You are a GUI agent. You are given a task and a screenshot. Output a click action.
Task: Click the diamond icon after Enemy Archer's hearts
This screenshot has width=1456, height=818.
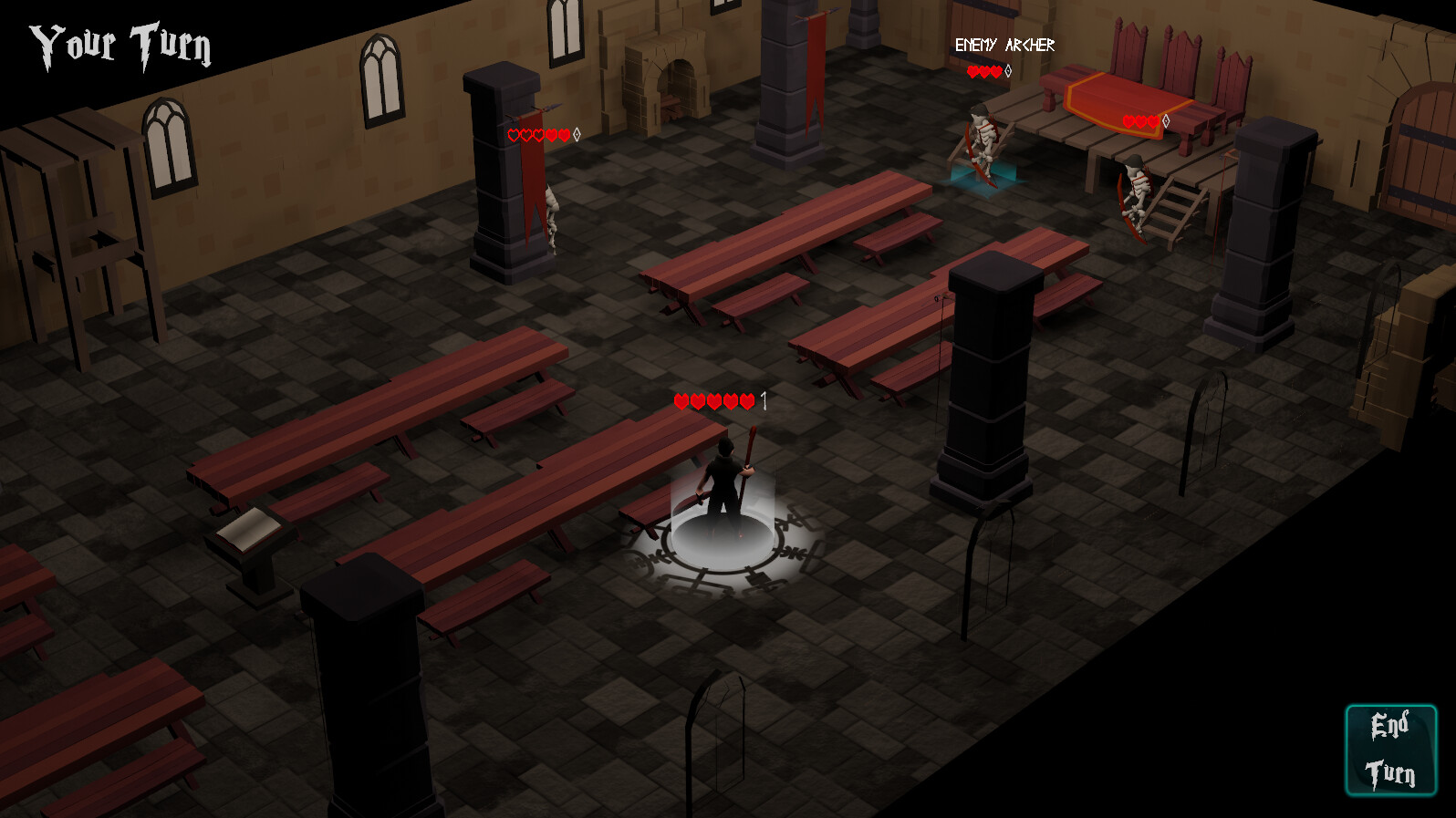1006,71
